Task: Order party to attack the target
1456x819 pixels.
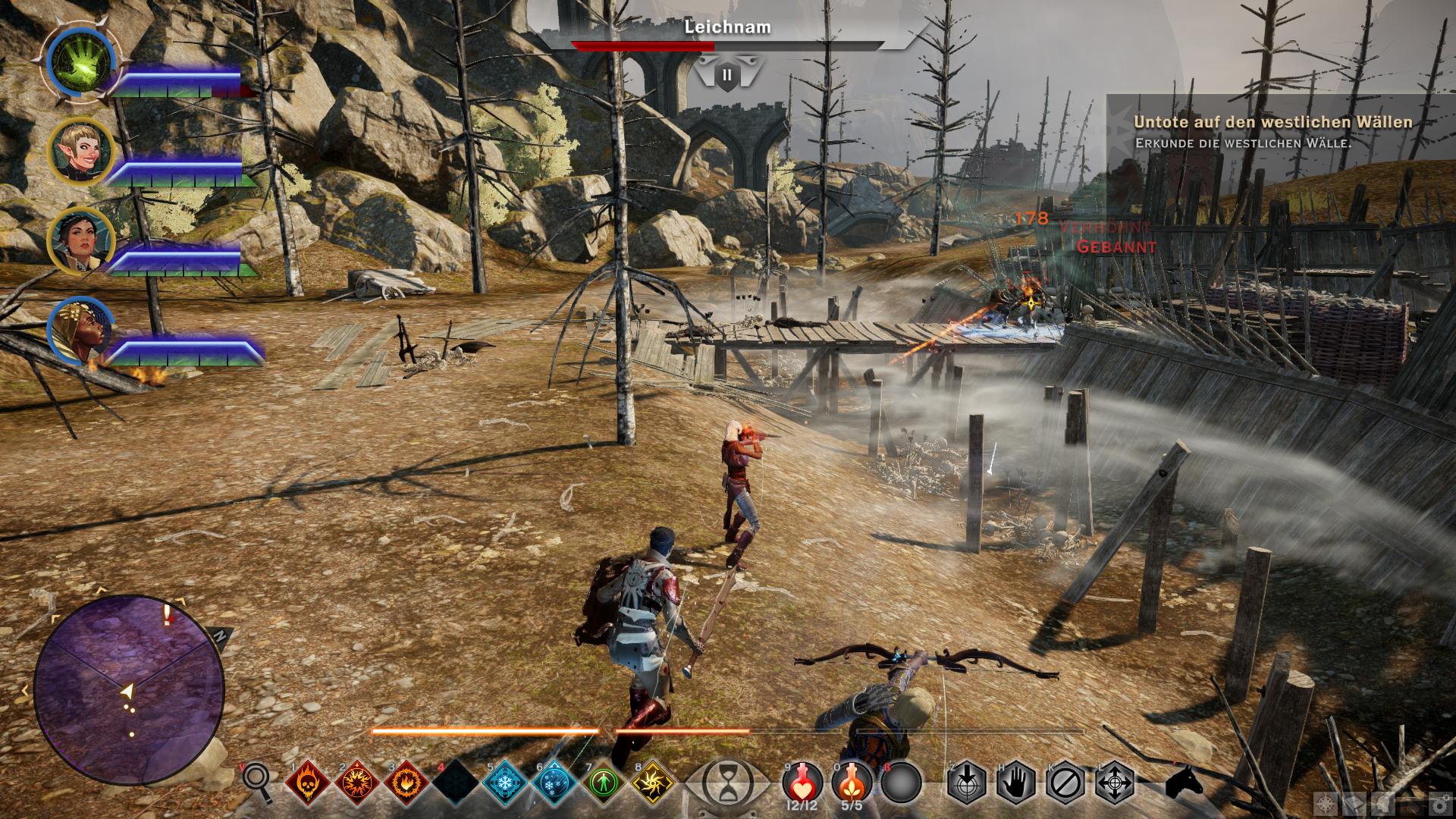Action: click(x=967, y=782)
